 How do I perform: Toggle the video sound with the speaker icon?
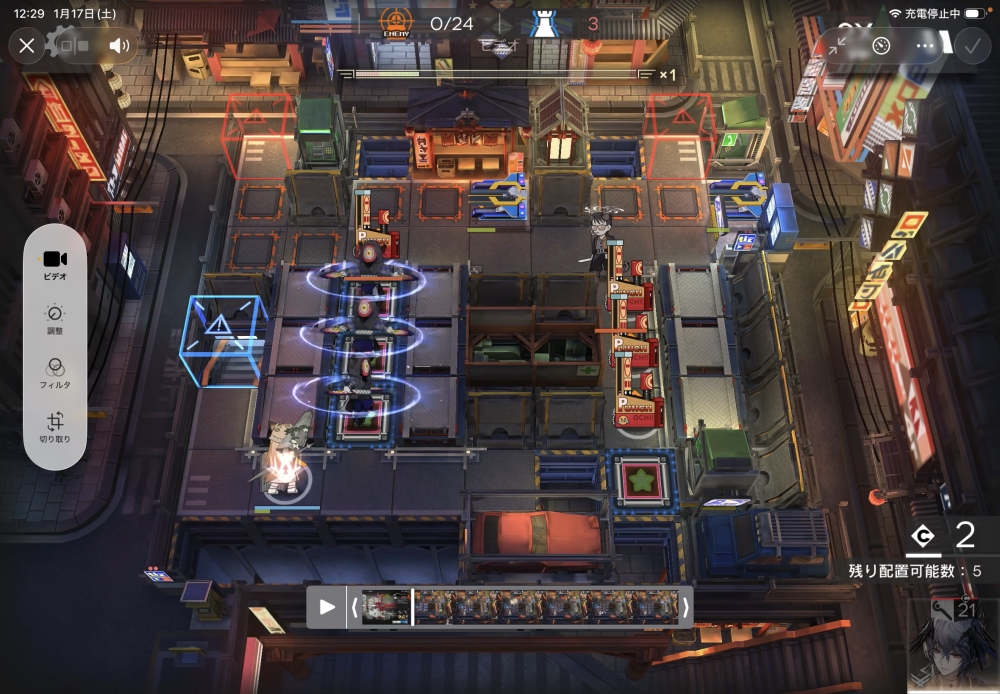click(x=120, y=45)
